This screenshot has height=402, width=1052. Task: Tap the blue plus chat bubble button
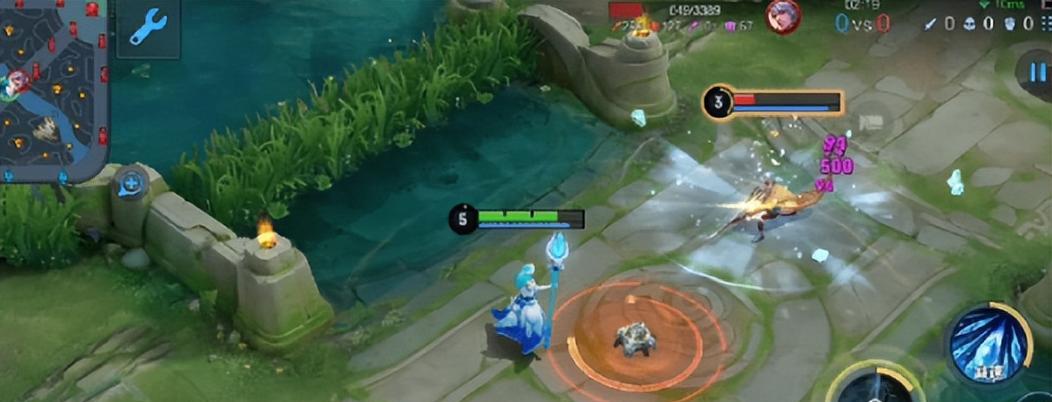tap(129, 184)
